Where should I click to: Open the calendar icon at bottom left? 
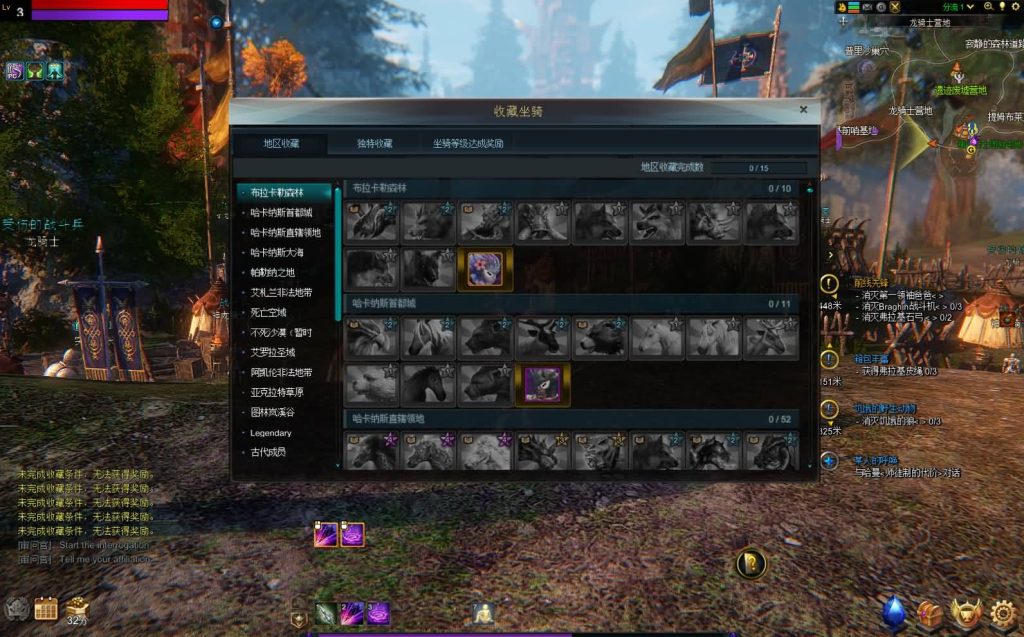click(x=46, y=608)
